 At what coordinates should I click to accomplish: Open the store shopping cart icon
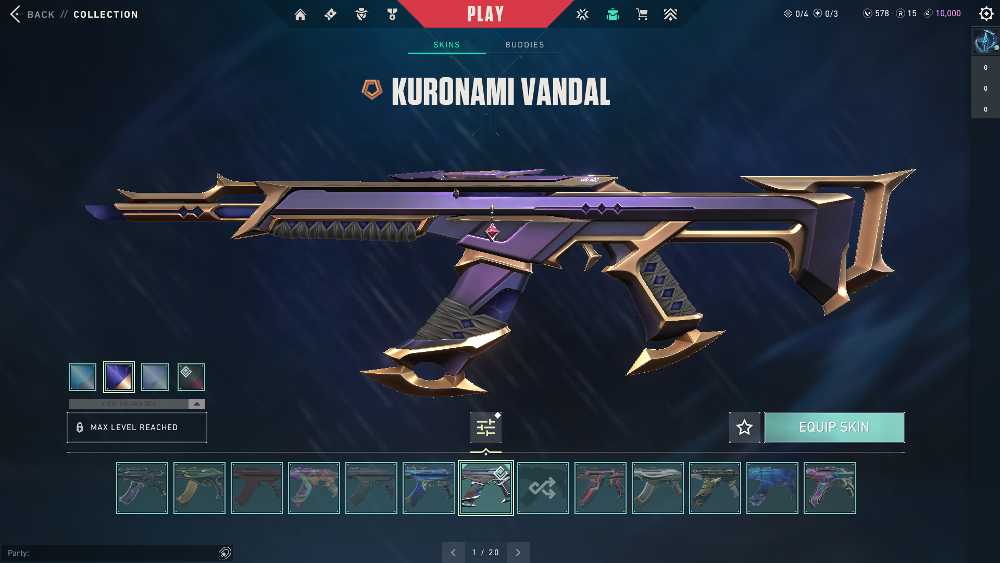(x=642, y=14)
